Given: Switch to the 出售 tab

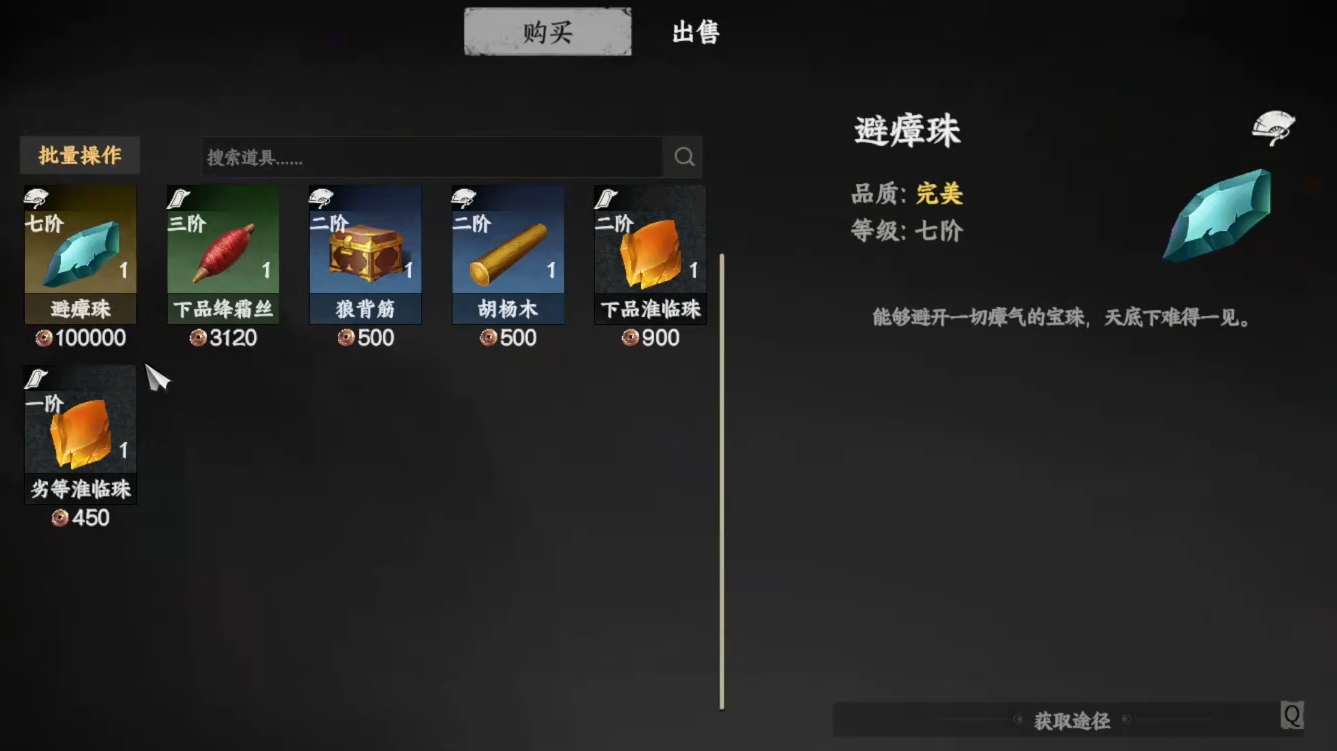Looking at the screenshot, I should (695, 31).
